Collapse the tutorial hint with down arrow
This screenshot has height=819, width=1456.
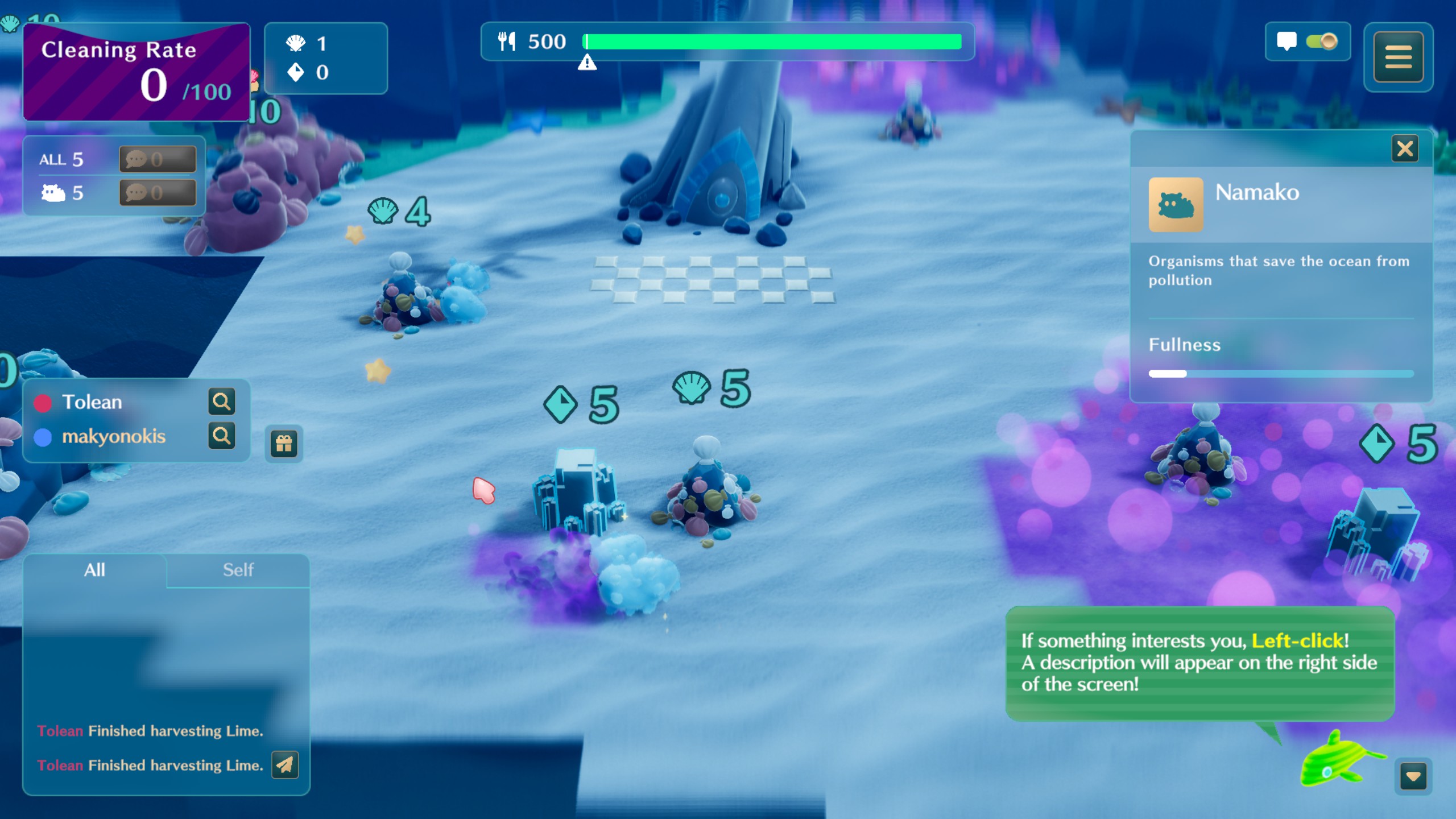[x=1413, y=777]
